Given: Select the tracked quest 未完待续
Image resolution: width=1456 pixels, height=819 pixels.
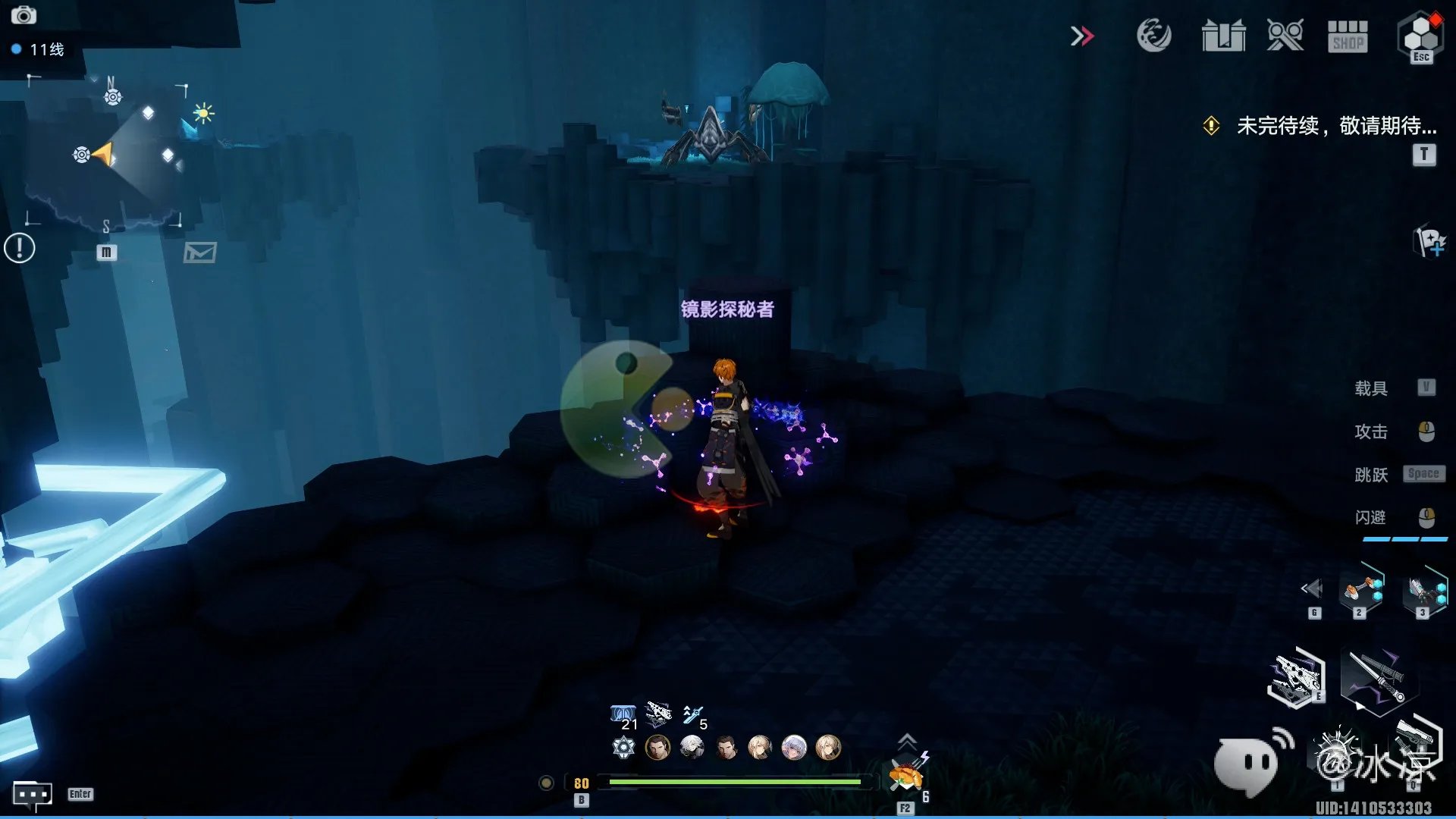Looking at the screenshot, I should pyautogui.click(x=1335, y=126).
